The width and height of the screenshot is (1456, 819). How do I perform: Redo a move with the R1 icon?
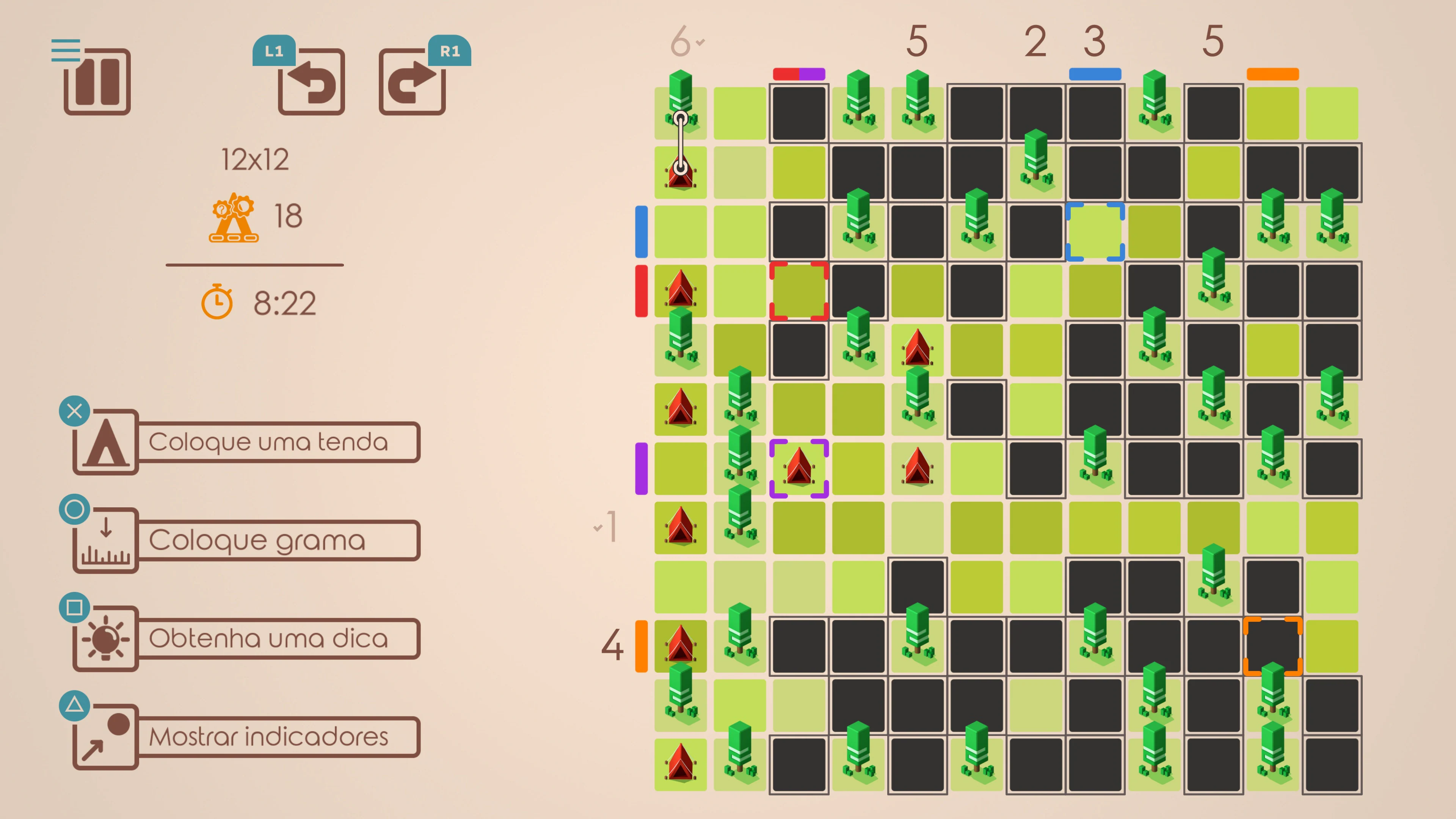412,84
